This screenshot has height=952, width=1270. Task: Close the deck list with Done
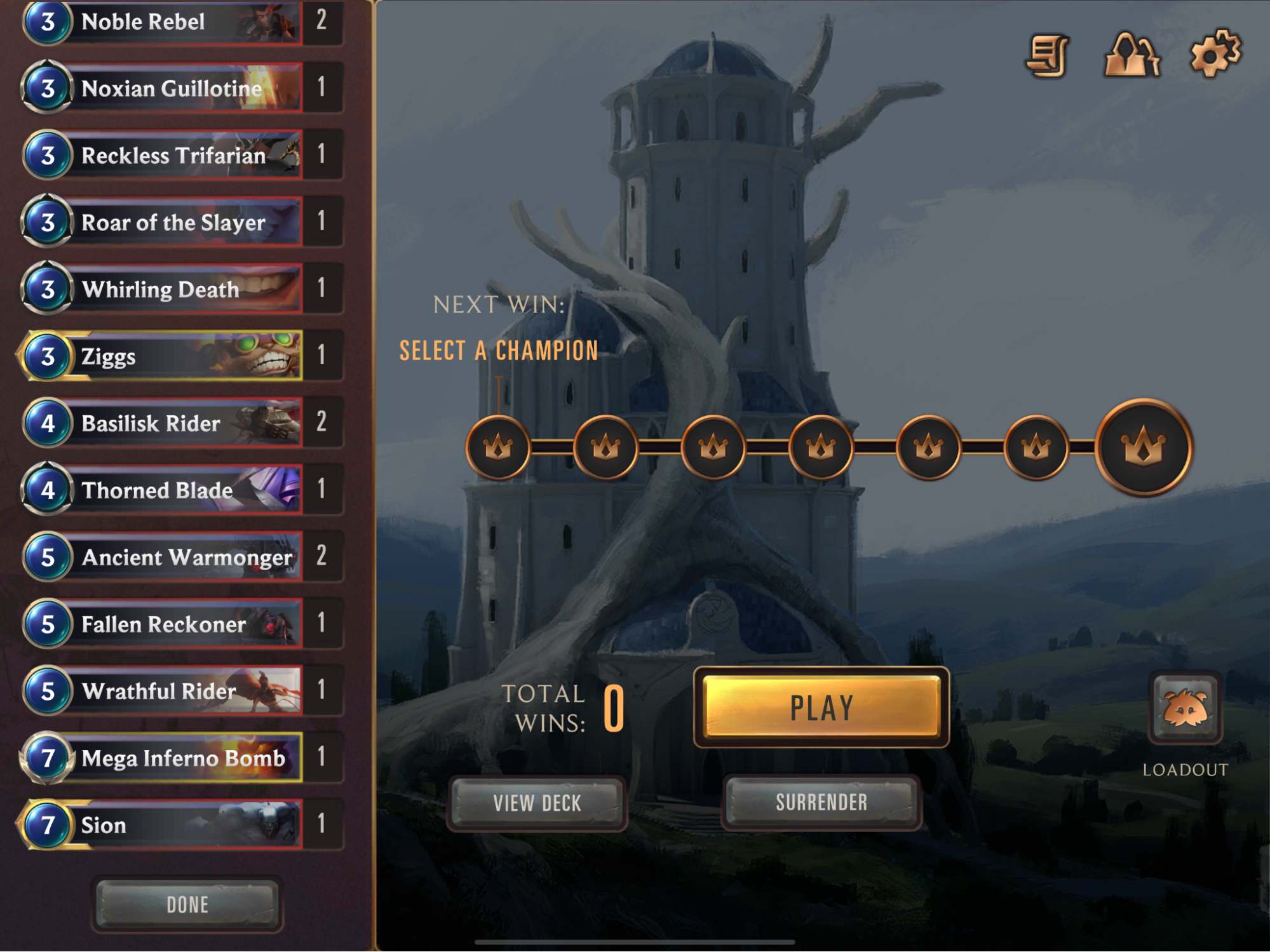187,904
